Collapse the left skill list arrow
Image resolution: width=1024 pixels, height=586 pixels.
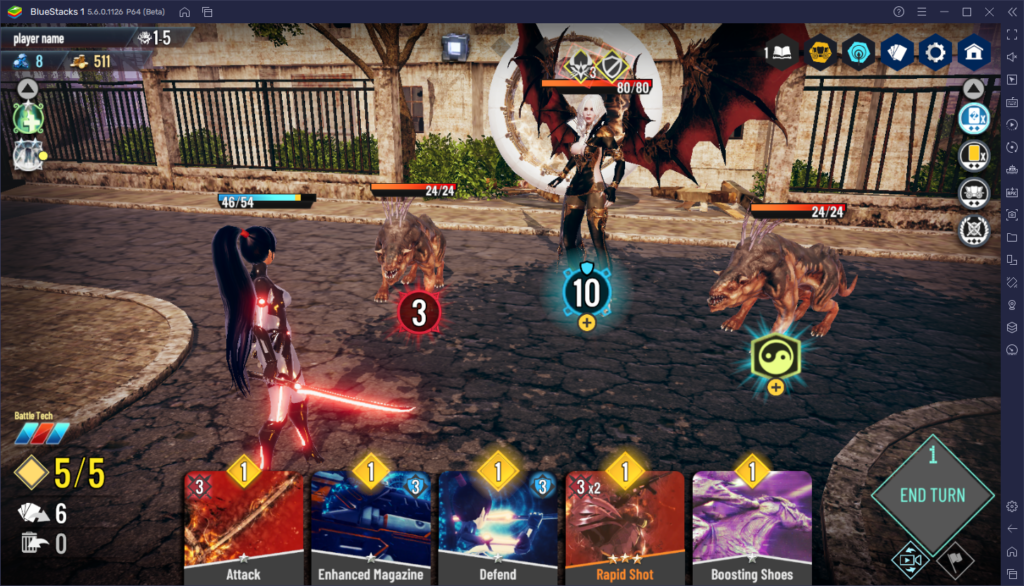click(x=27, y=89)
